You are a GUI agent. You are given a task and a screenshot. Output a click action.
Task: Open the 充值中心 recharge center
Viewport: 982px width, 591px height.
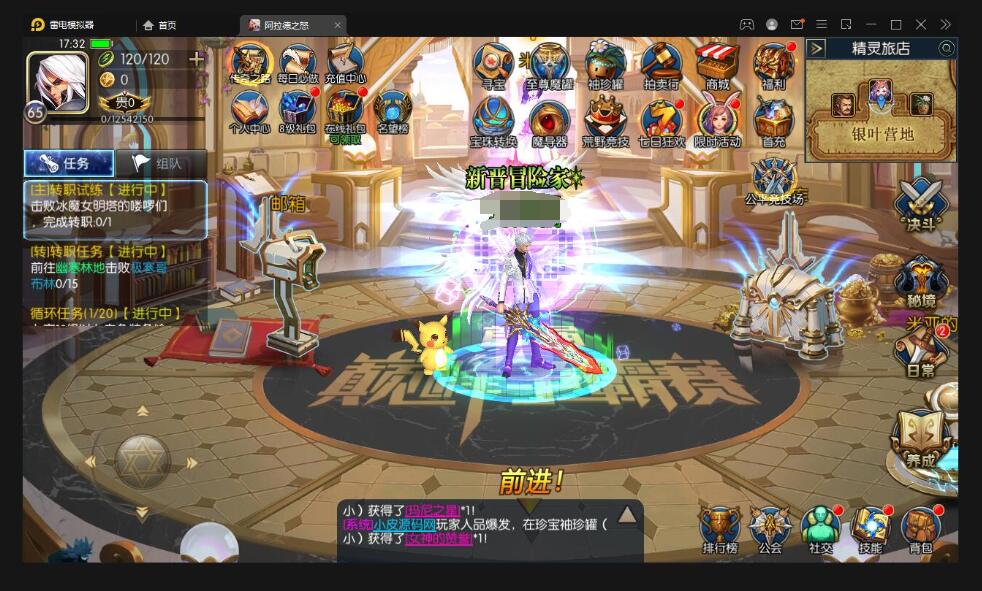(346, 62)
